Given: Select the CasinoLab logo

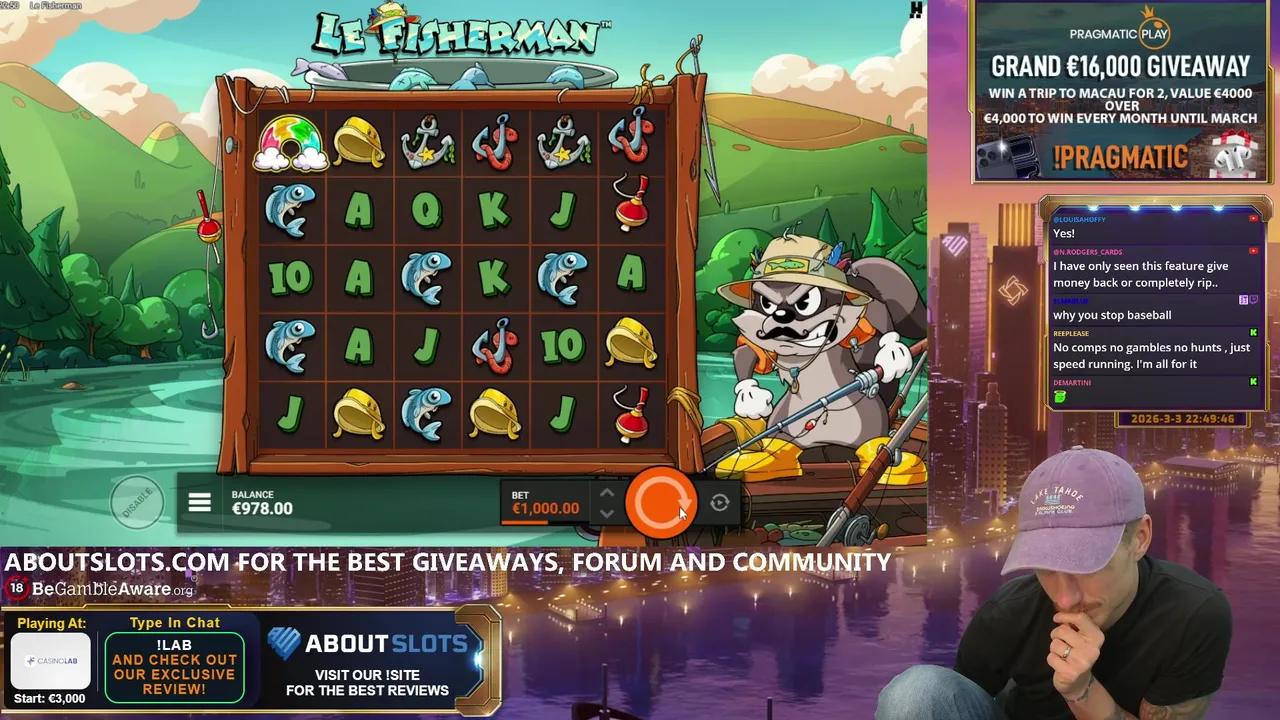Looking at the screenshot, I should [51, 661].
